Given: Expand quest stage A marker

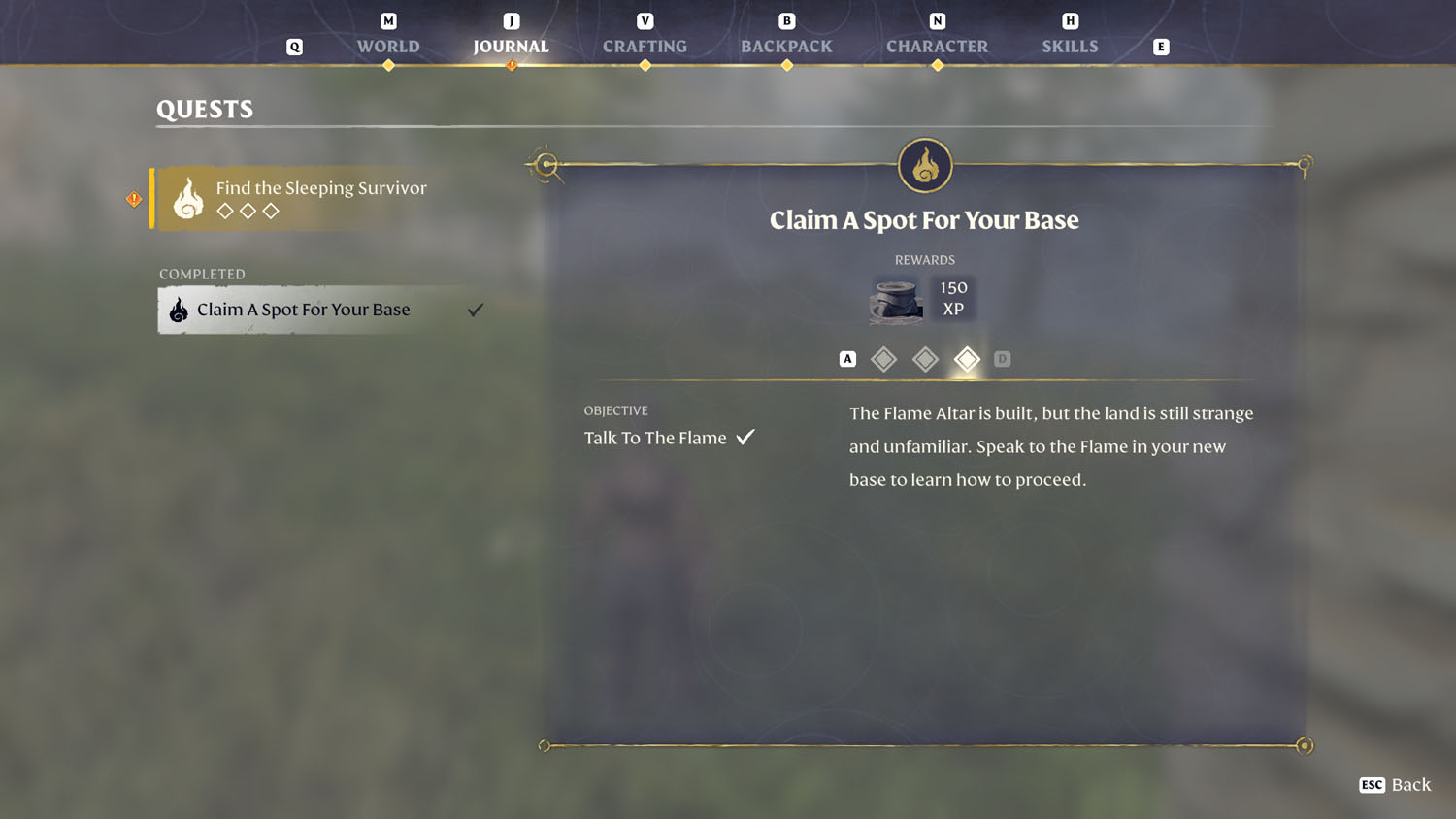Looking at the screenshot, I should pyautogui.click(x=846, y=358).
